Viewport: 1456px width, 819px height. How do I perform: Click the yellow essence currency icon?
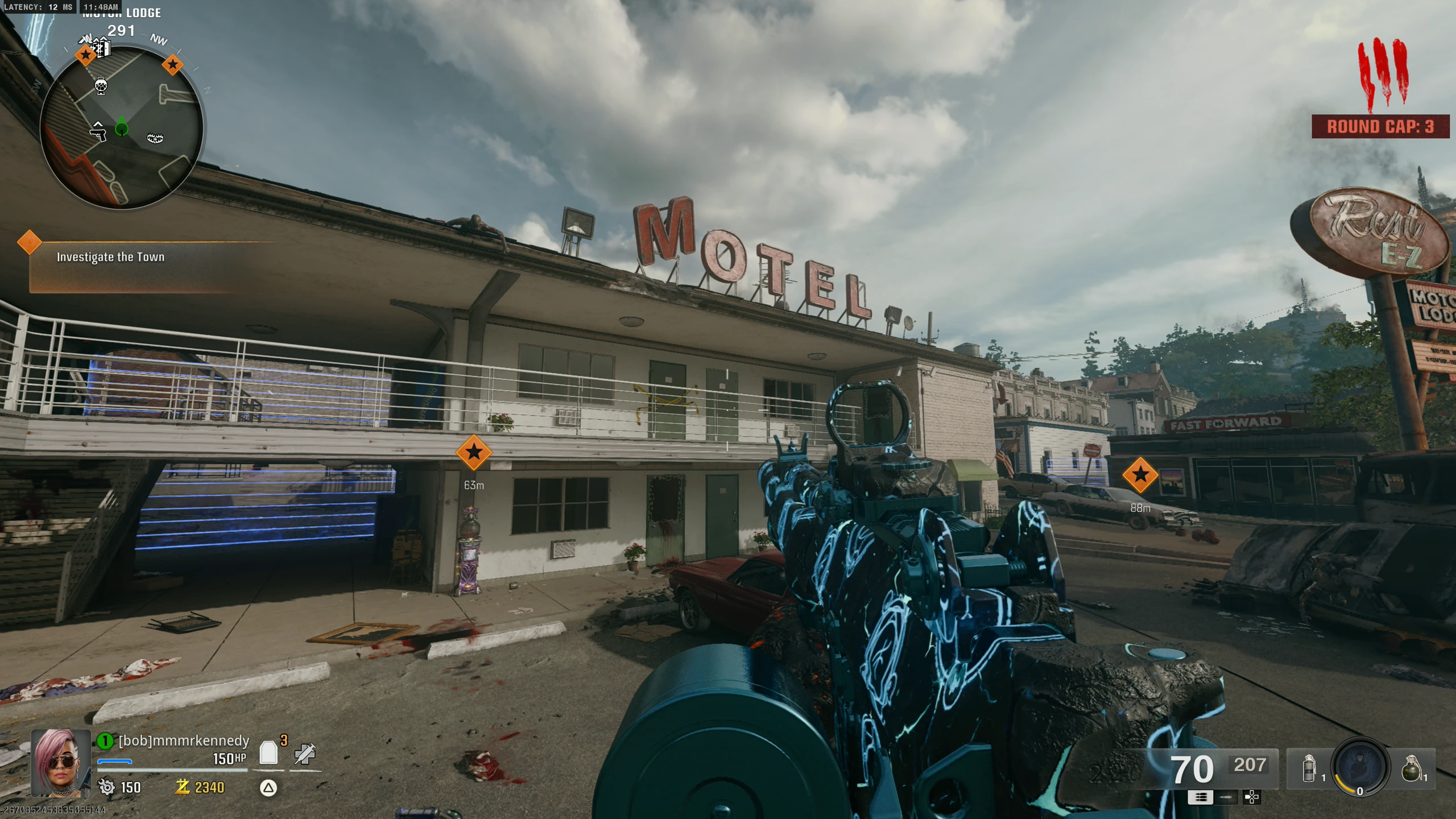183,787
